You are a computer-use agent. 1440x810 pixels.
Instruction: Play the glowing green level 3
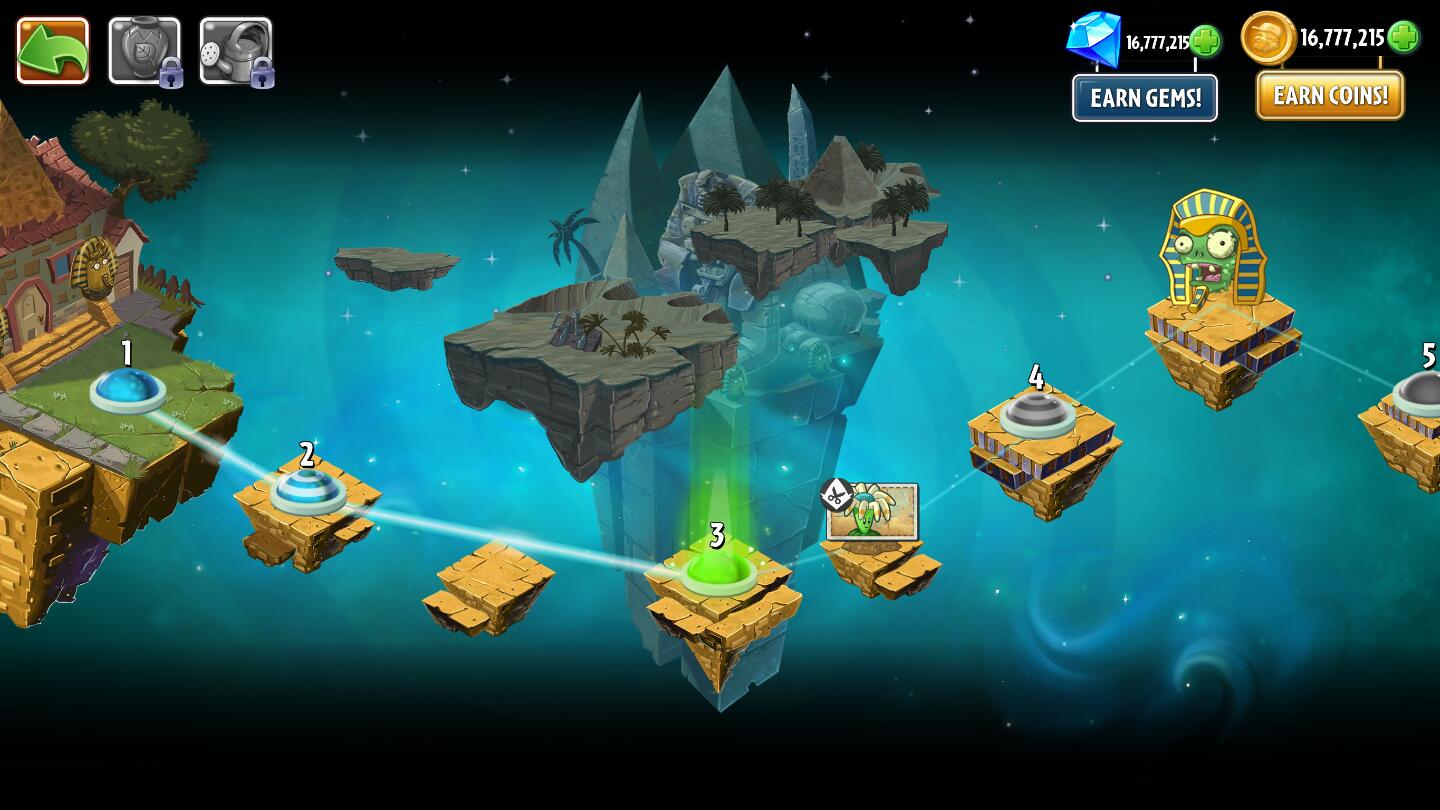click(716, 572)
